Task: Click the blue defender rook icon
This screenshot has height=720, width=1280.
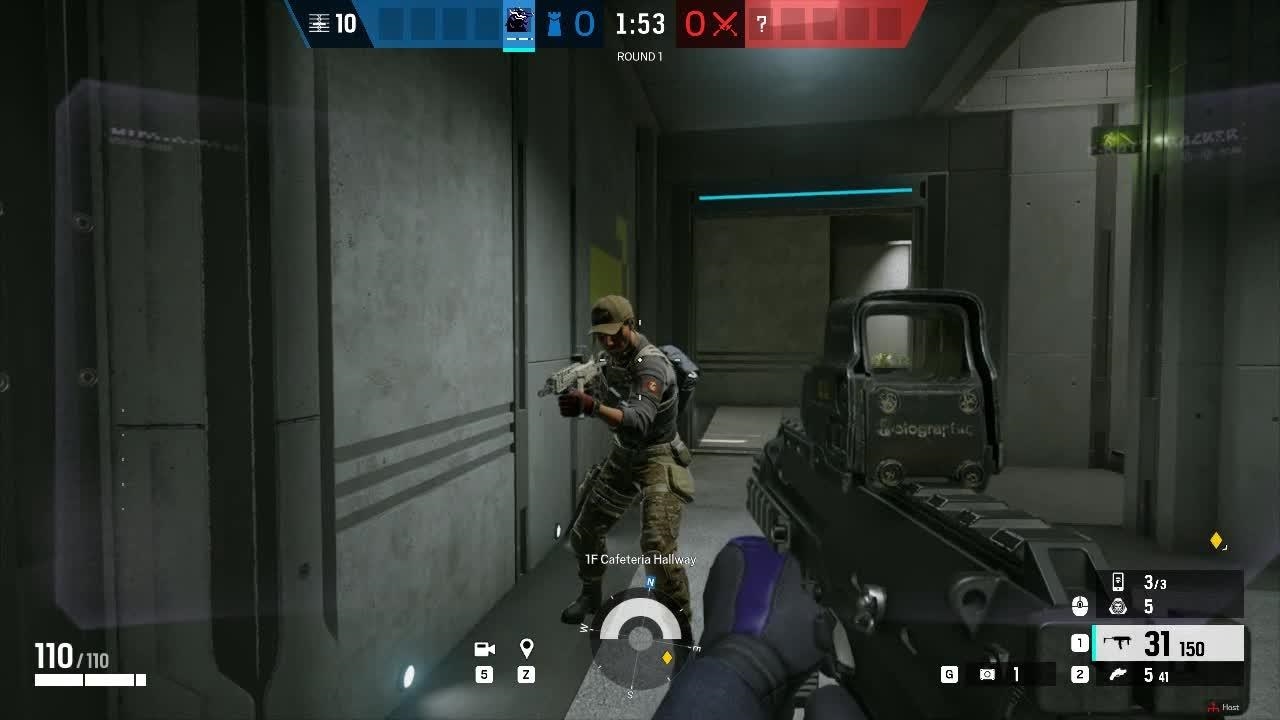Action: [554, 23]
